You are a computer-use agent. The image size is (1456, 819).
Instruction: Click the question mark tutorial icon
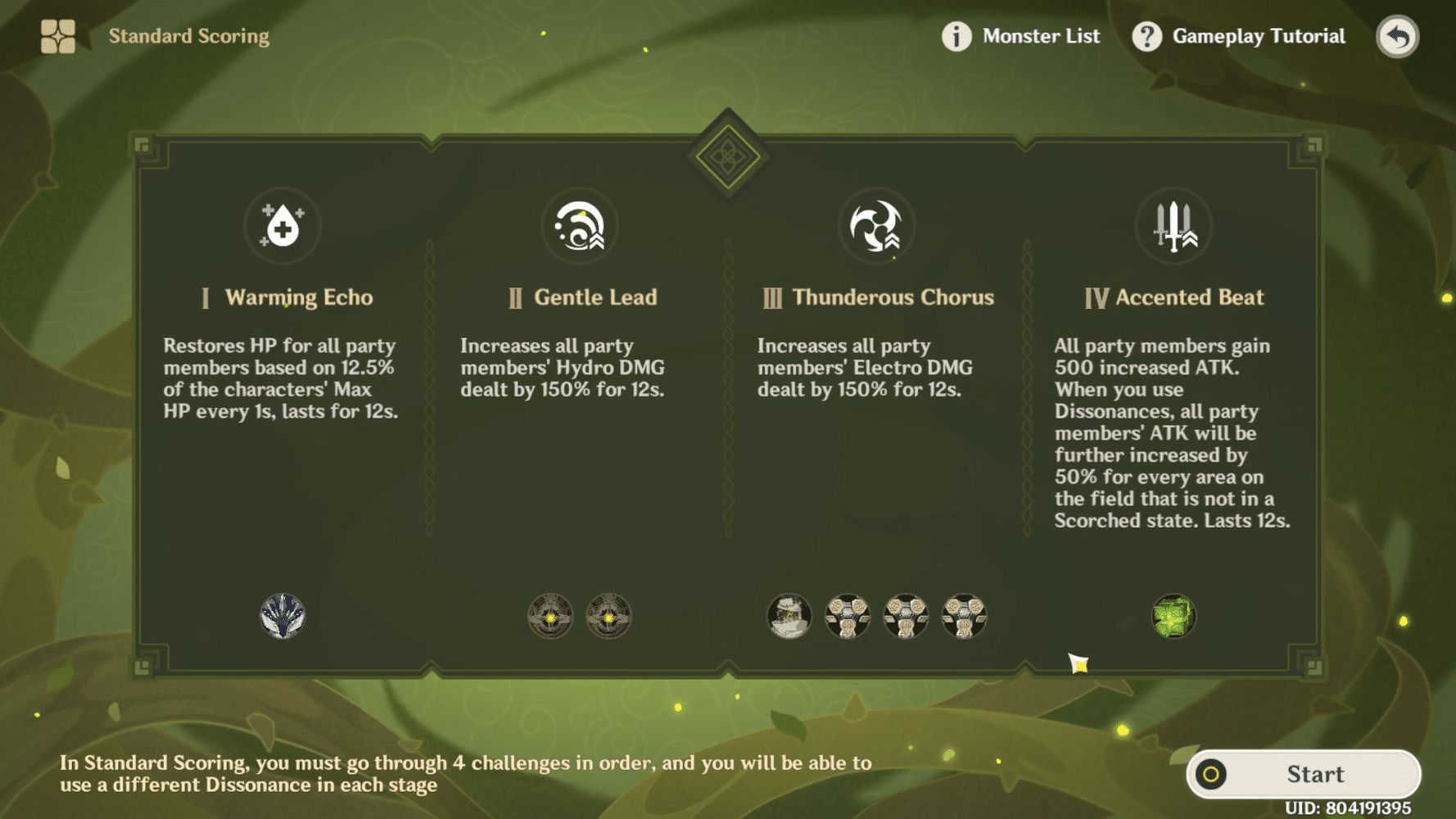(1146, 35)
